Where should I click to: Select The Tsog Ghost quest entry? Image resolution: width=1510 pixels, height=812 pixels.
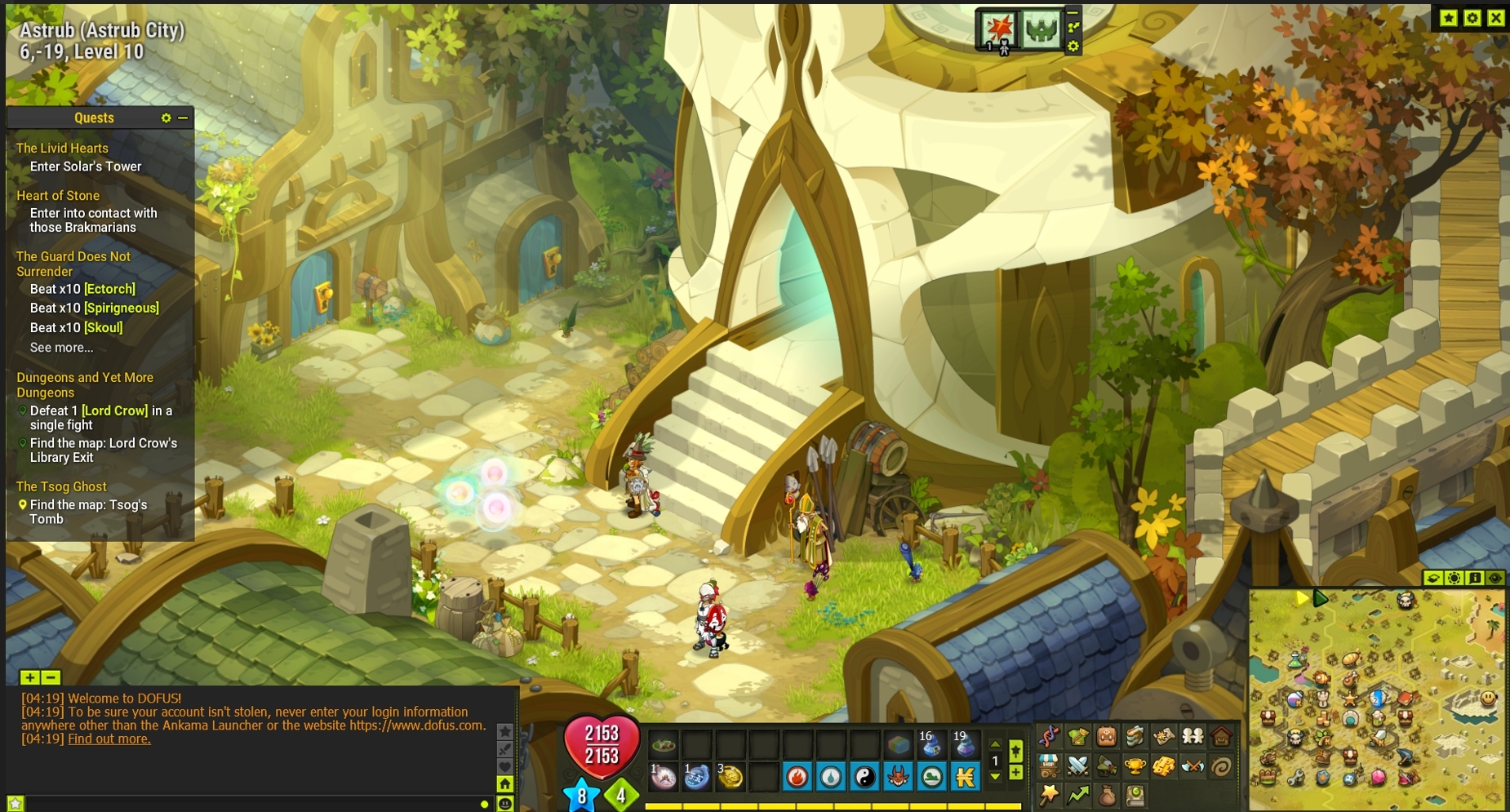point(61,486)
